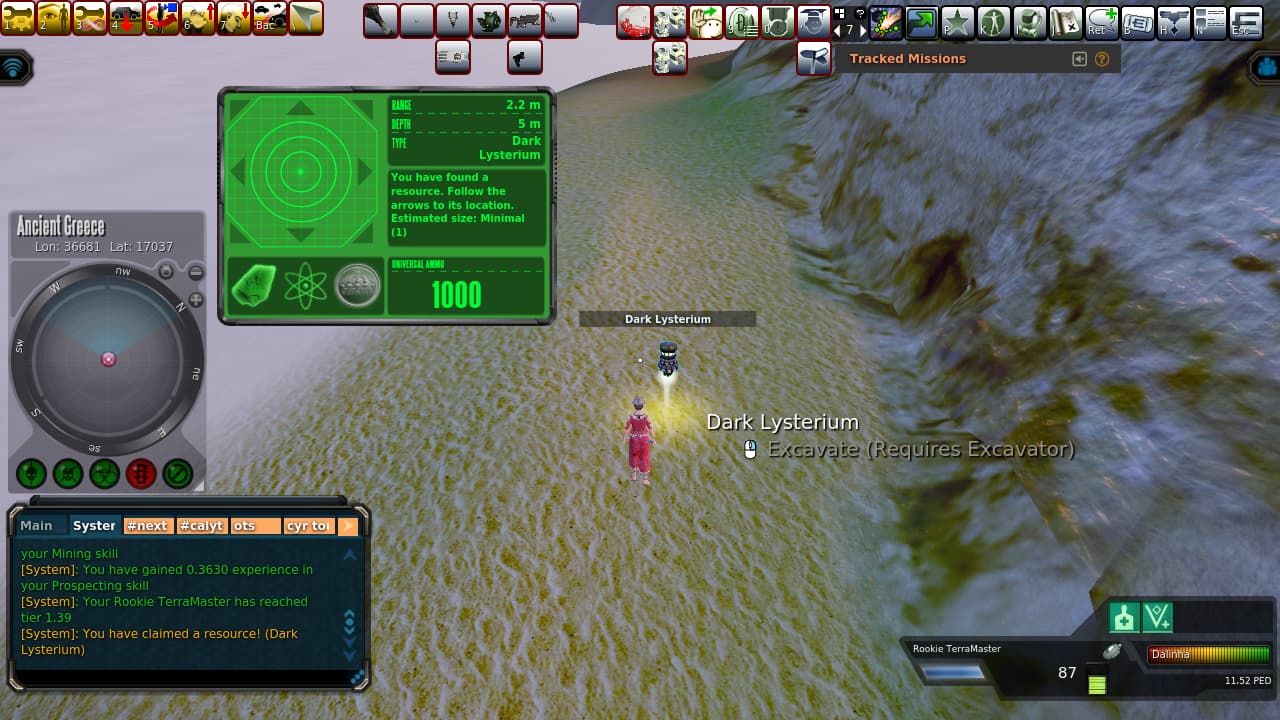Viewport: 1280px width, 720px height.
Task: Open the Tracked Missions help icon
Action: pyautogui.click(x=1102, y=59)
